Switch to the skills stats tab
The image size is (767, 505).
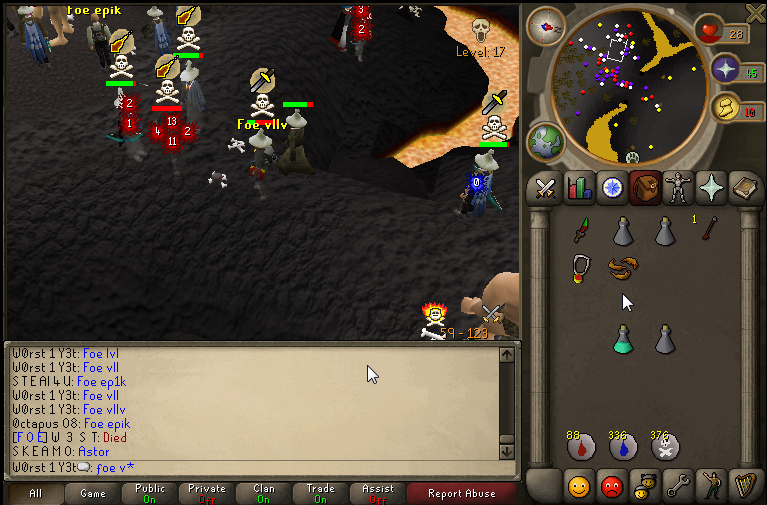(579, 187)
